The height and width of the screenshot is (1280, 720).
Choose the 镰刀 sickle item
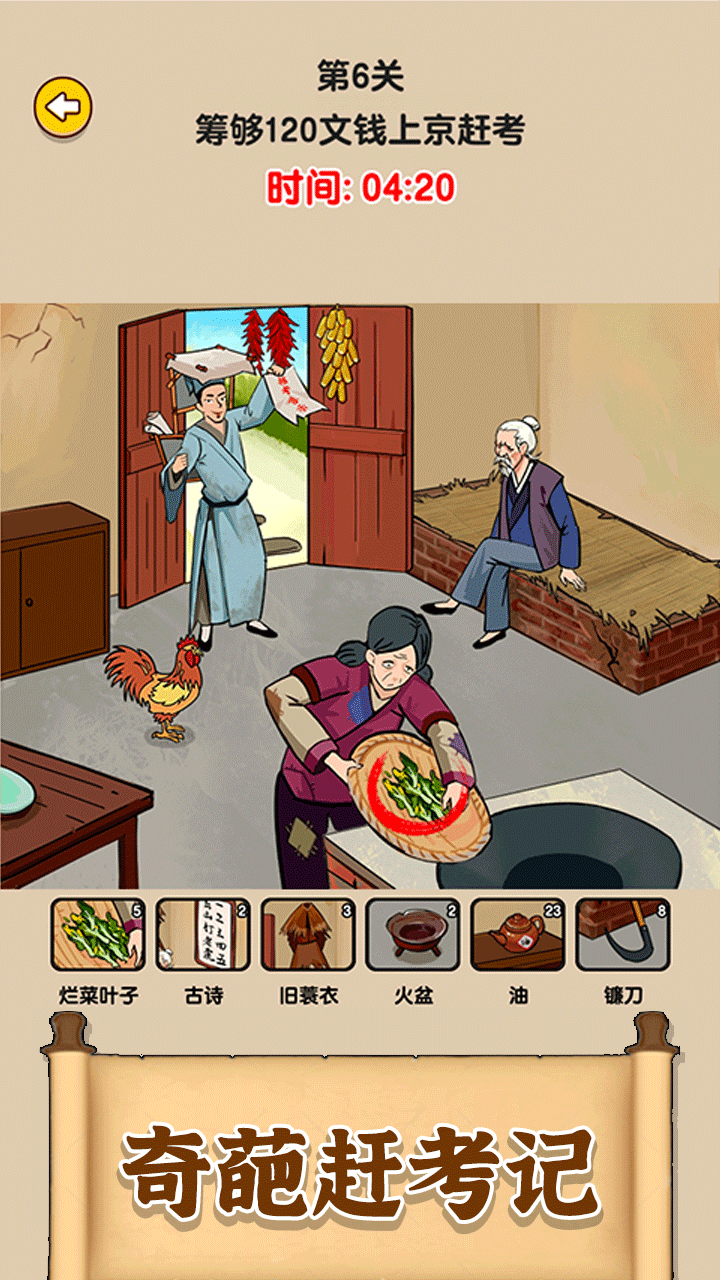tap(623, 935)
